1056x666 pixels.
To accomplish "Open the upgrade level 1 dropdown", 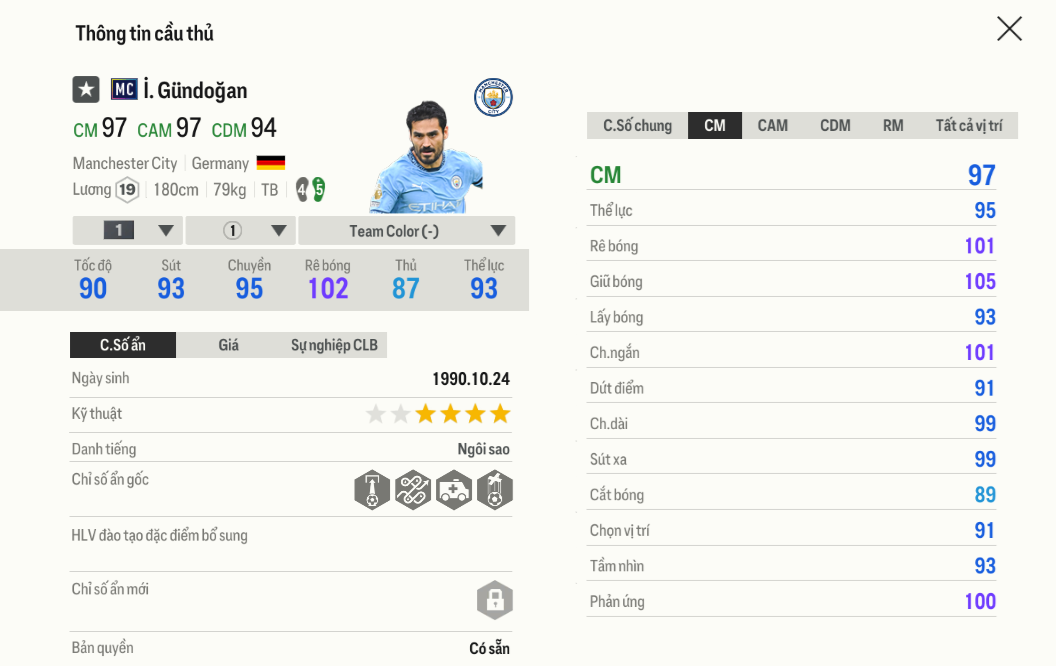I will click(128, 231).
